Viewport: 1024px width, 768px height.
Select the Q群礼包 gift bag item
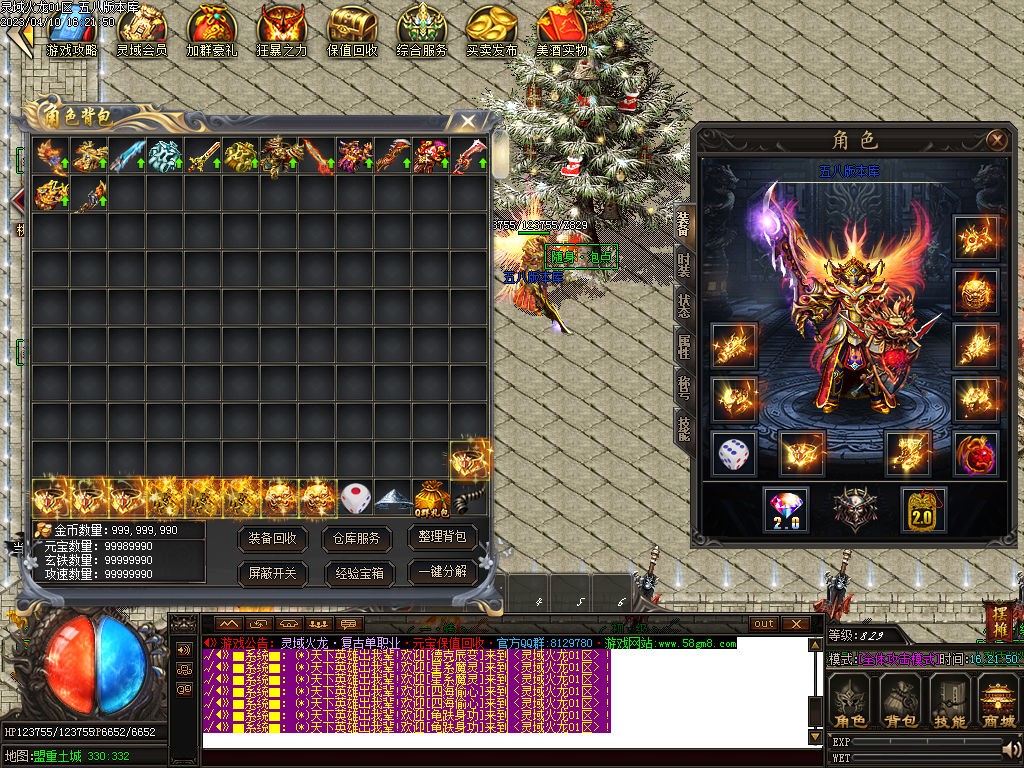(431, 497)
